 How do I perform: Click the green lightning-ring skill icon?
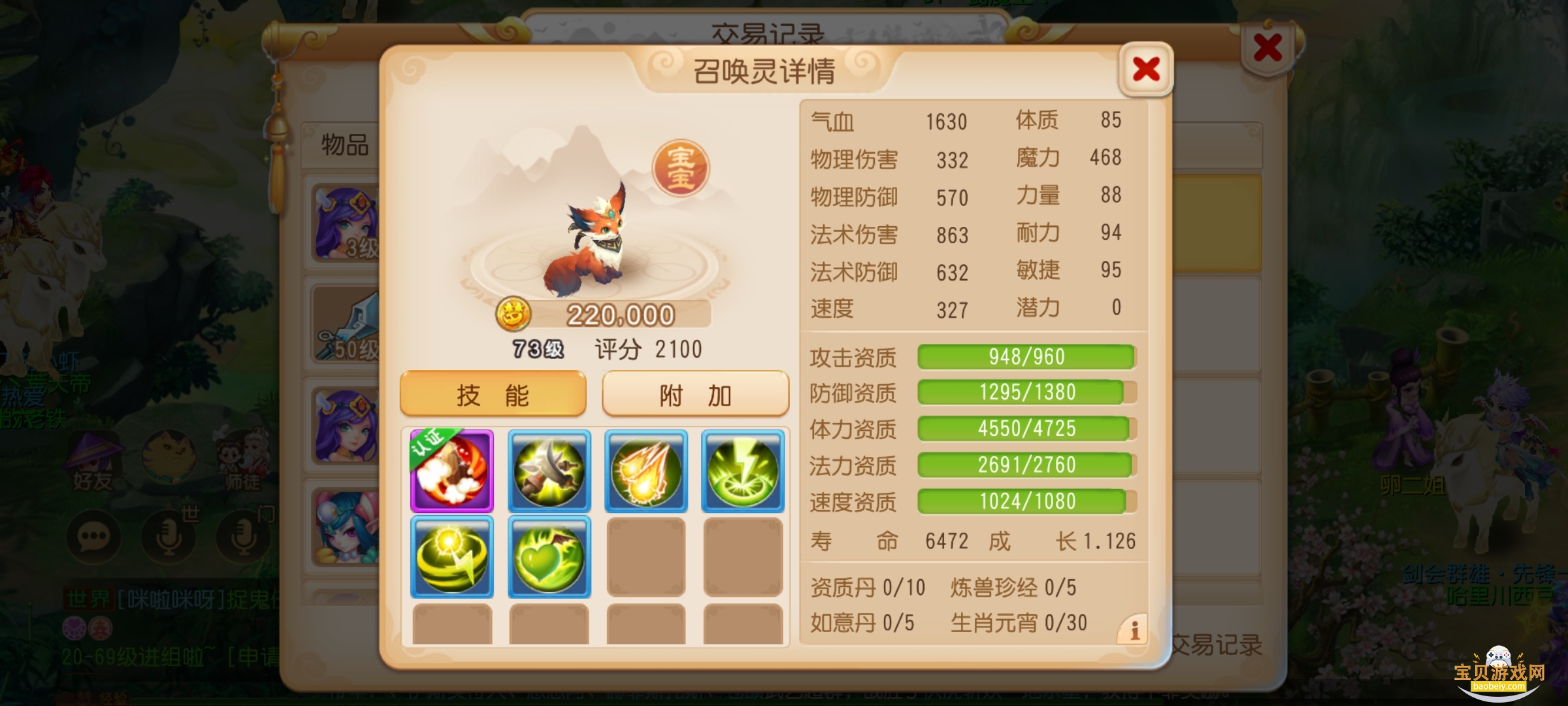[741, 469]
